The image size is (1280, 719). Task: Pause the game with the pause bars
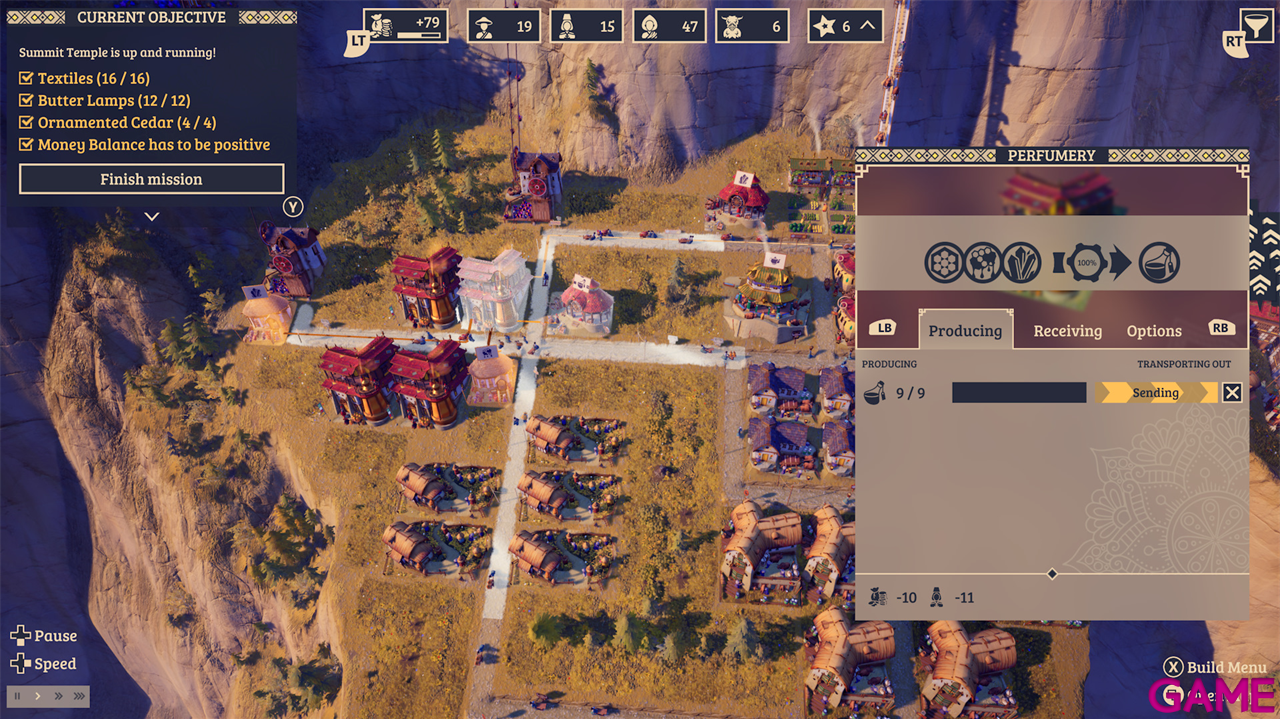coord(17,696)
